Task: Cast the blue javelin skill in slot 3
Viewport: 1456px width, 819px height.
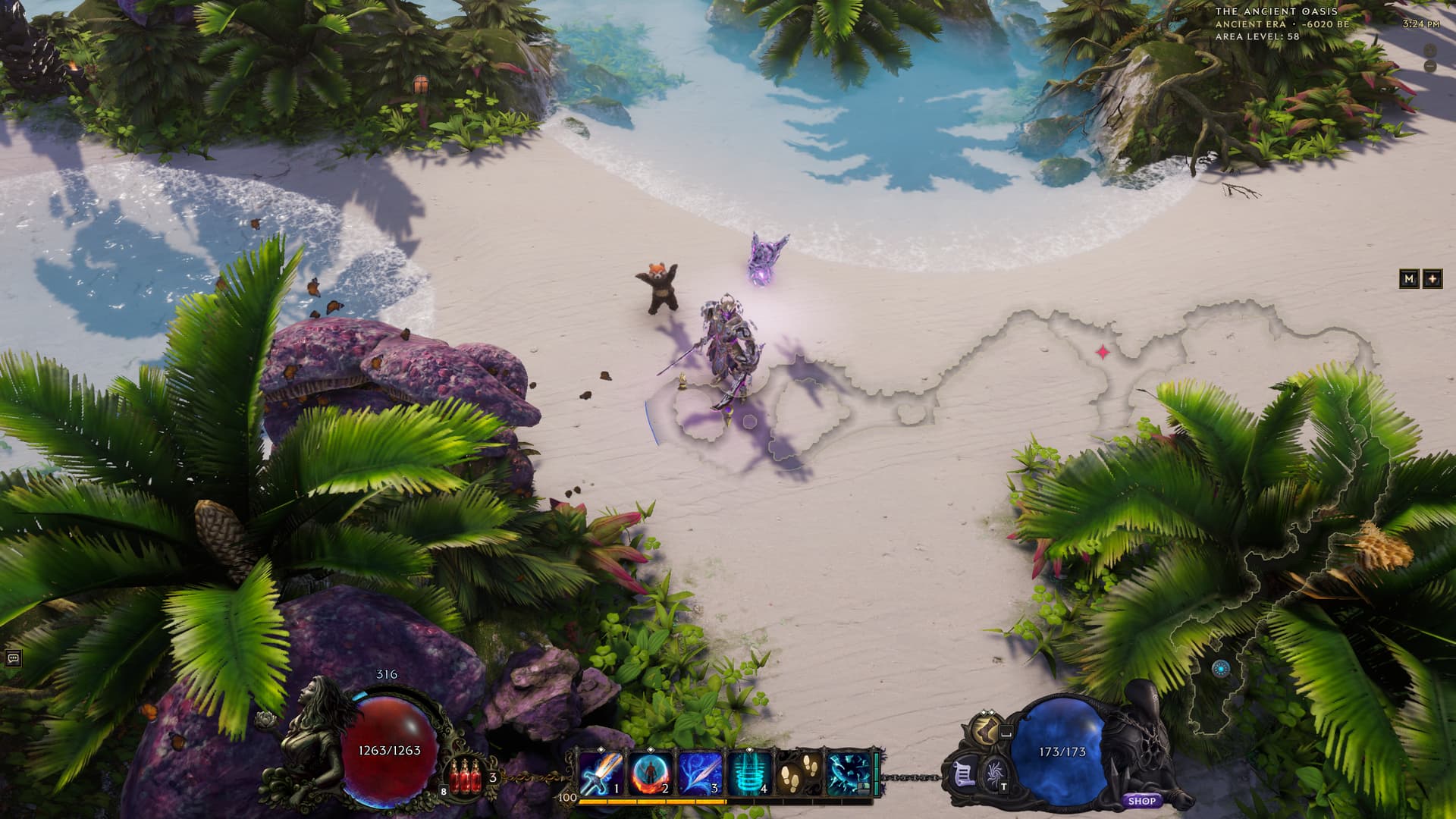Action: pyautogui.click(x=701, y=773)
